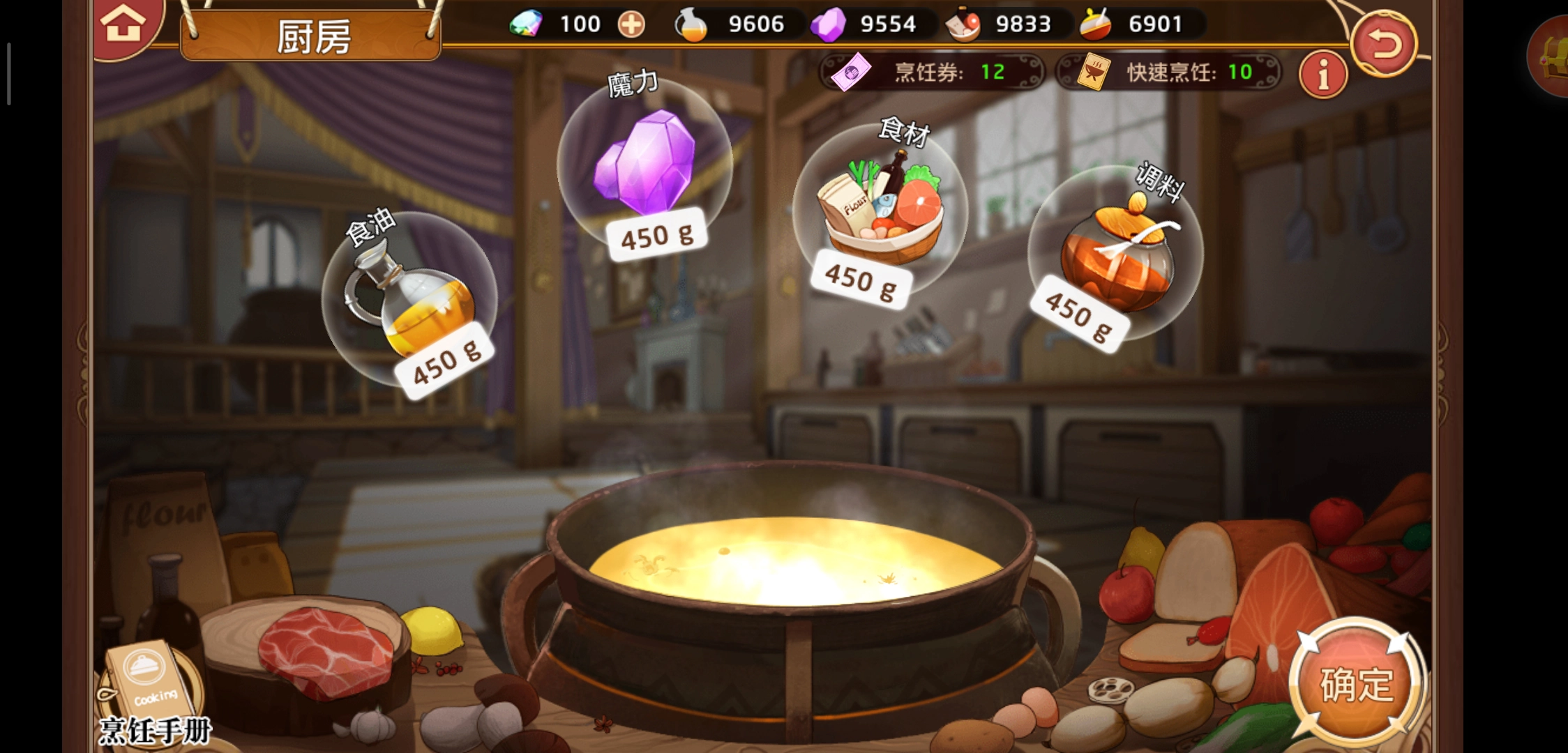Open the kitchen info panel

tap(1322, 73)
